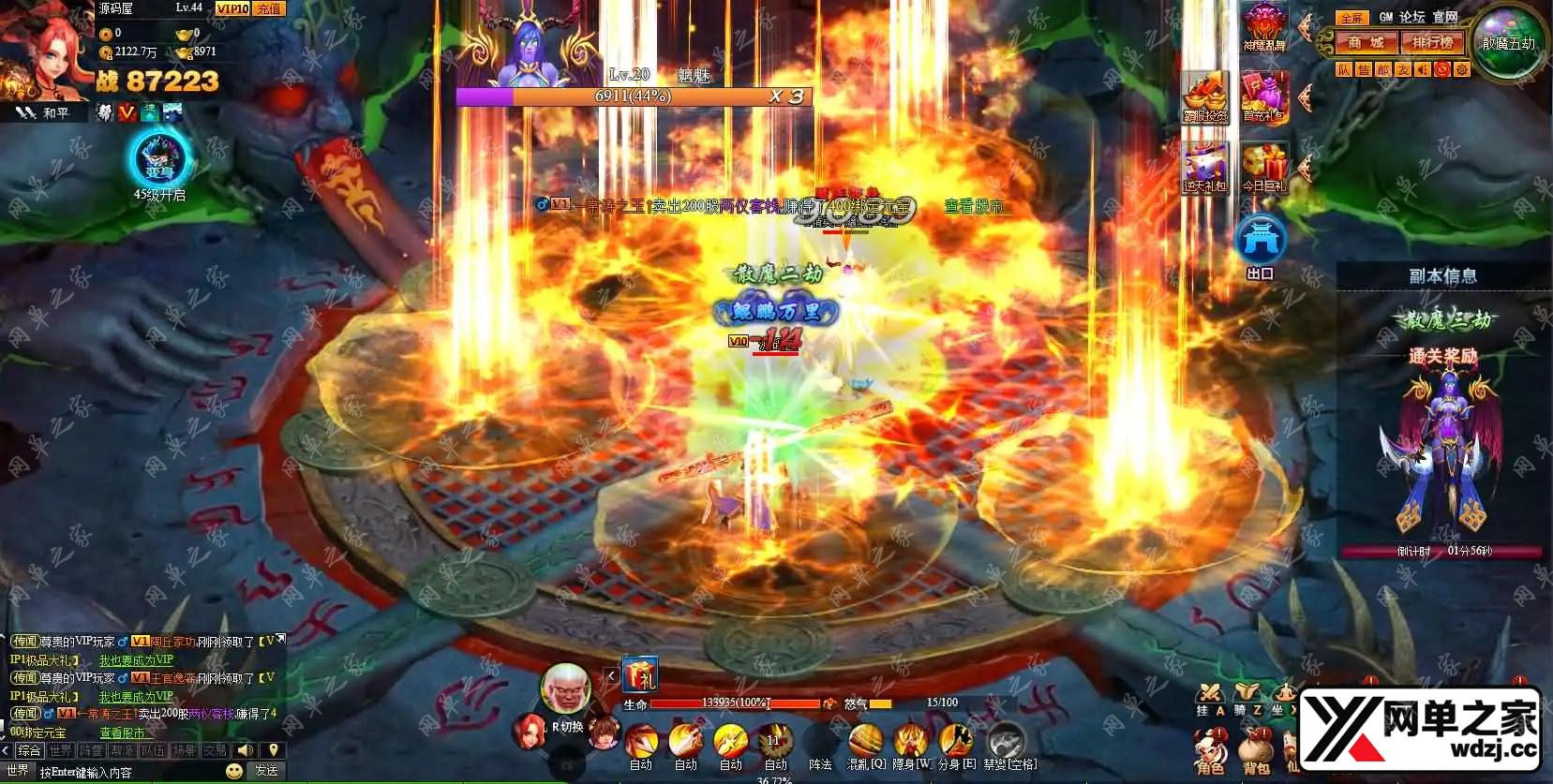Activate the 混乱 skill
The image size is (1553, 784).
click(865, 742)
